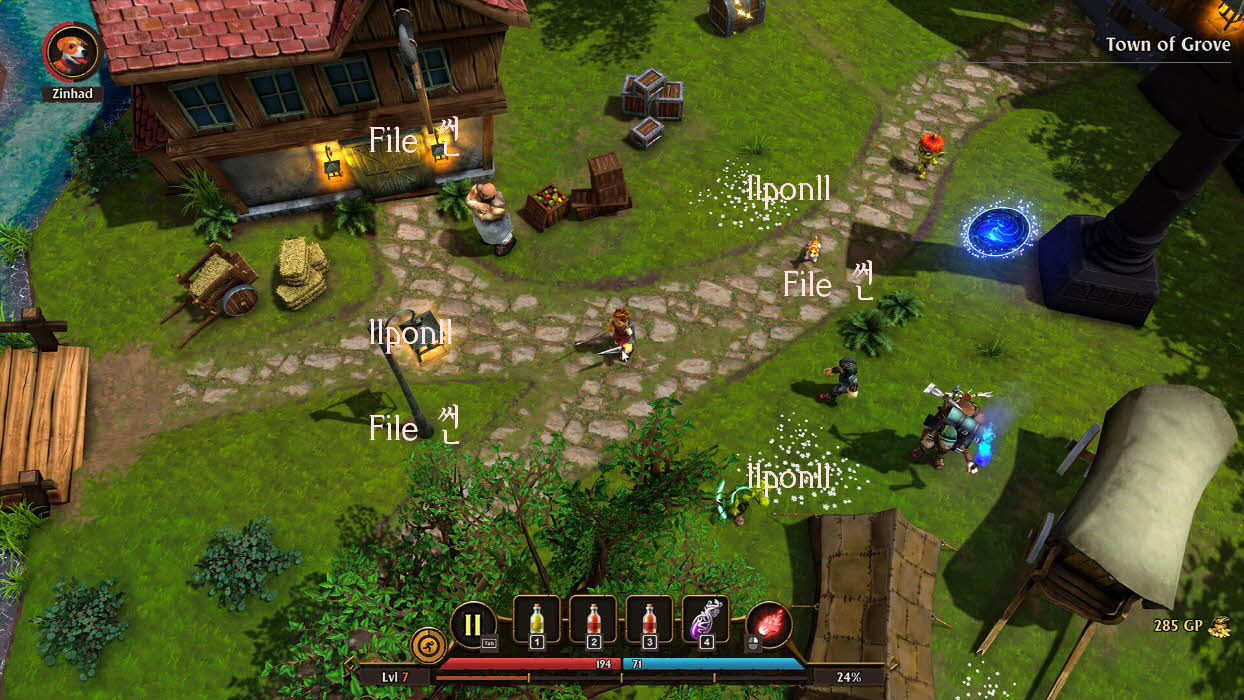Use the yellow potion in slot 1
The width and height of the screenshot is (1244, 700).
(537, 620)
